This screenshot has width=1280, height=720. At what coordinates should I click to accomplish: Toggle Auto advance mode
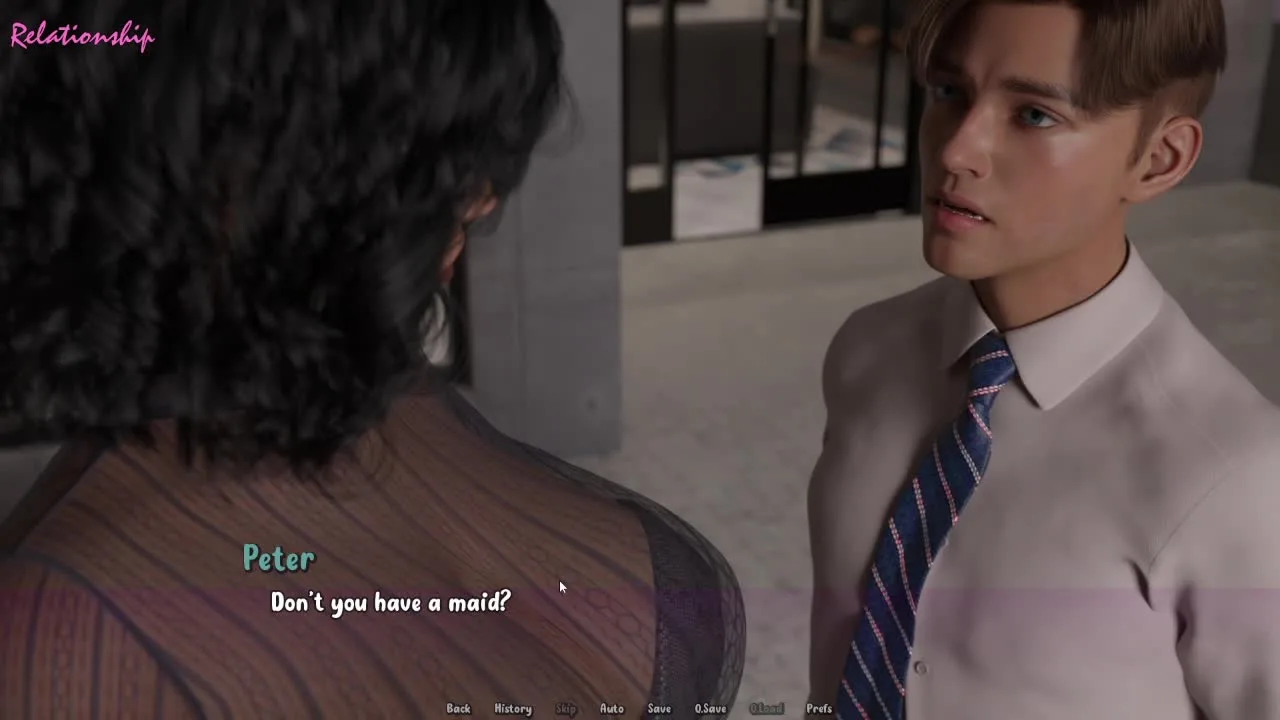611,709
